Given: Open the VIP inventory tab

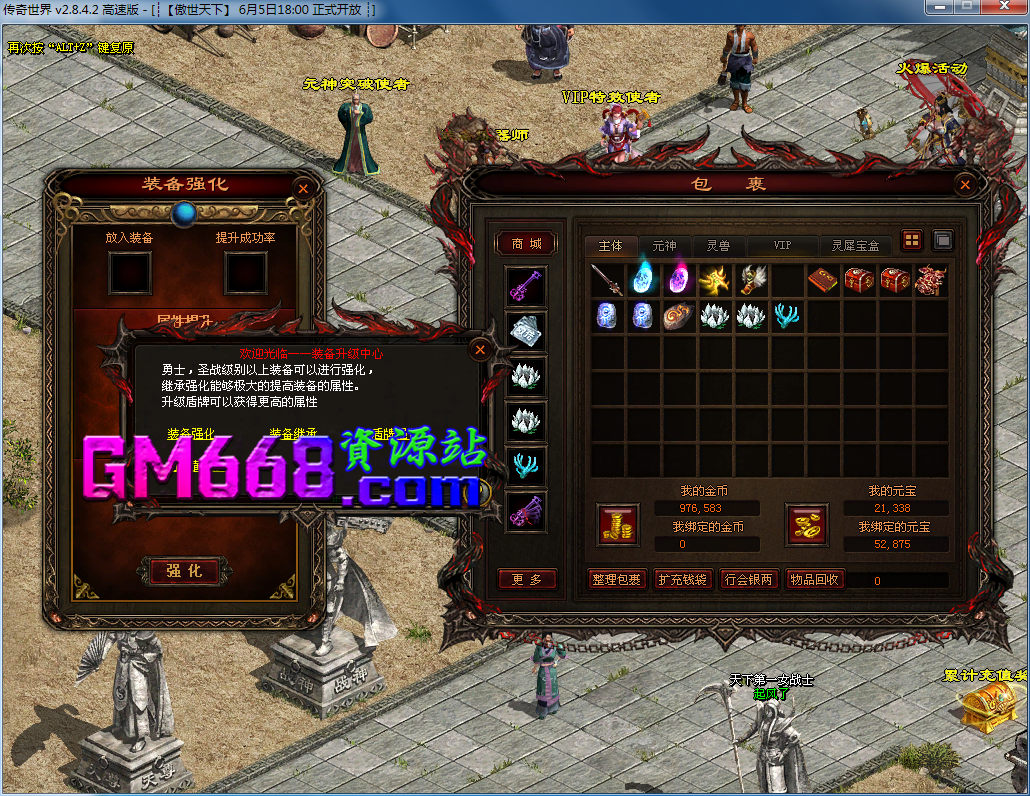Looking at the screenshot, I should [x=782, y=245].
